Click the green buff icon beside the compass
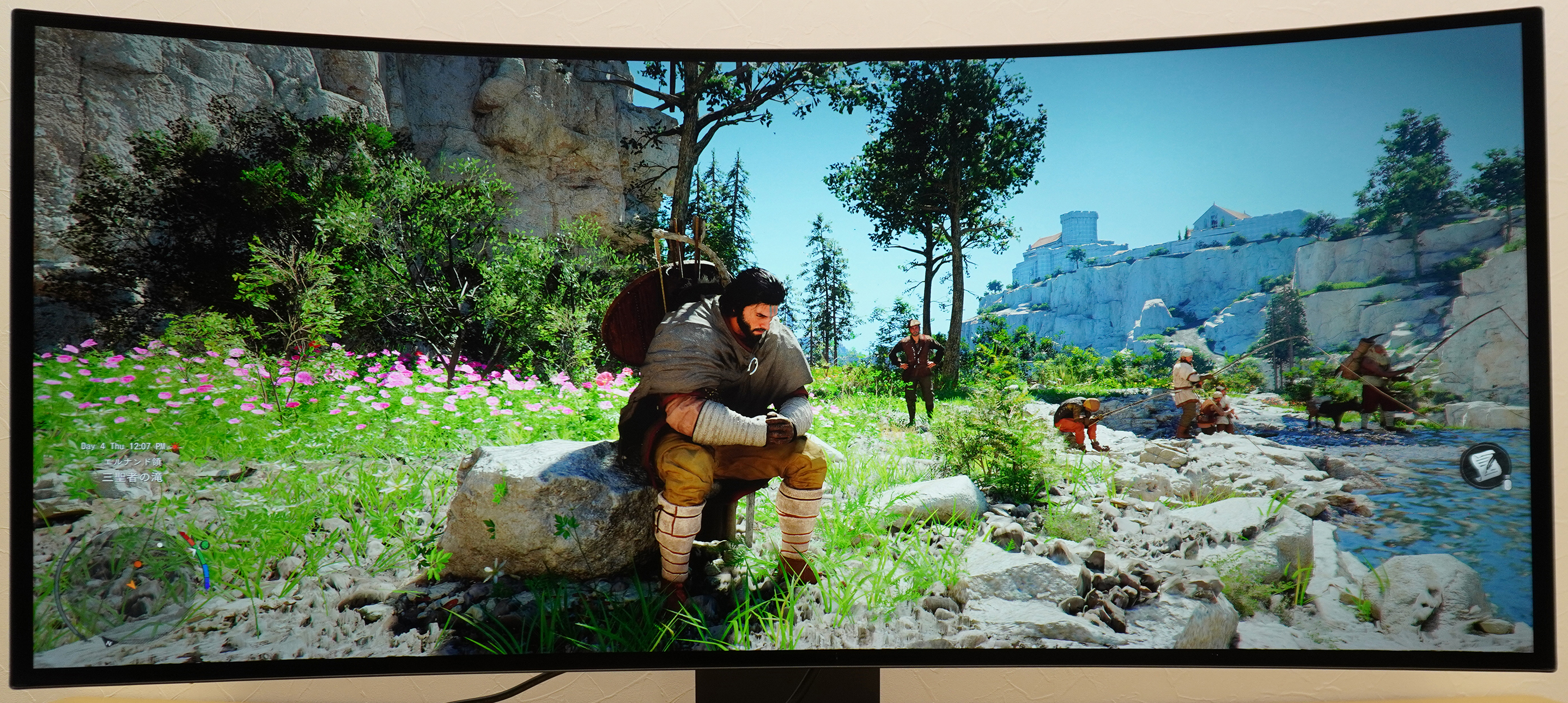Screen dimensions: 1568x703 click(x=205, y=546)
